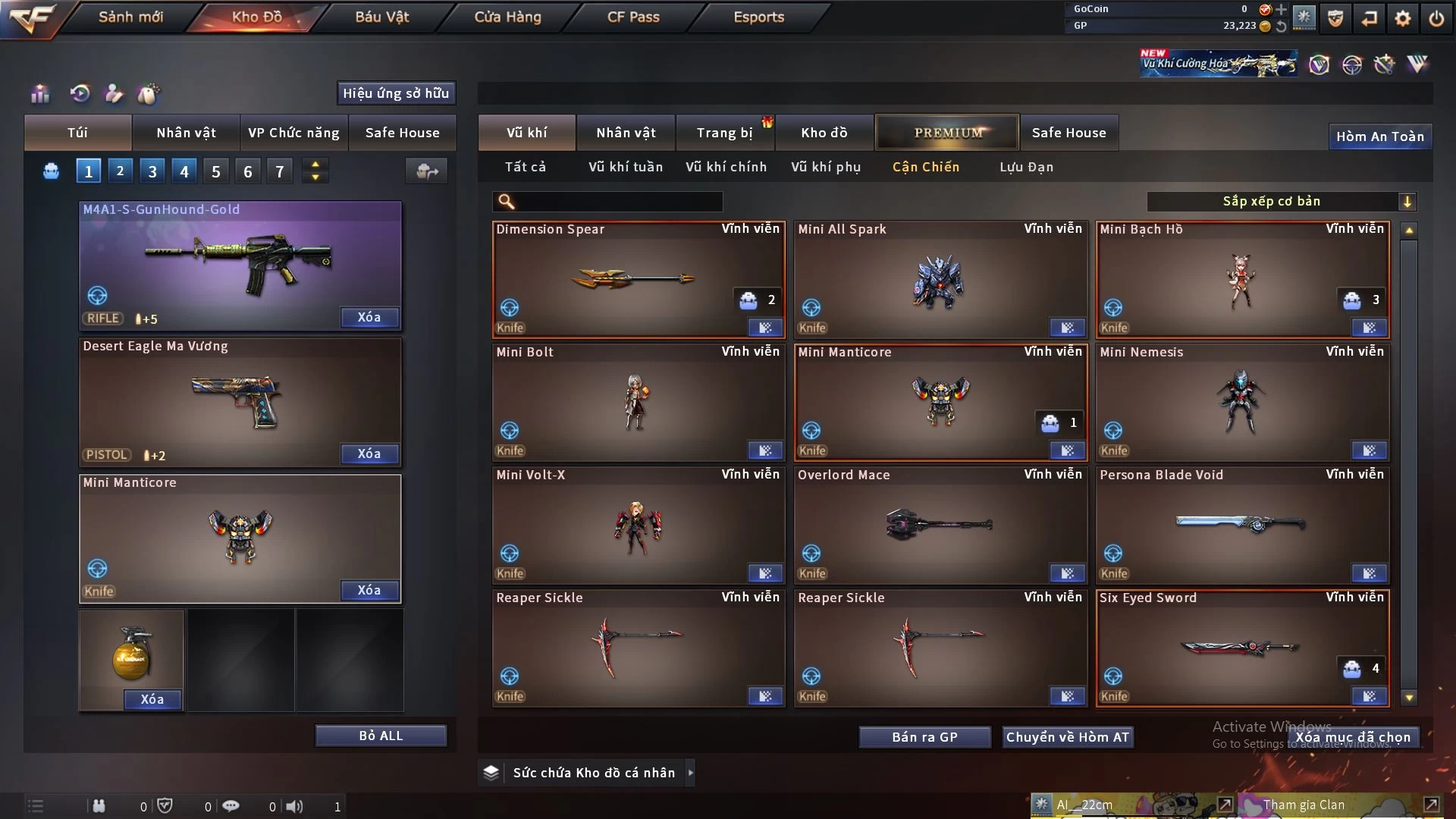
Task: Delete the equipped Desert Eagle Ma Vương
Action: [369, 453]
